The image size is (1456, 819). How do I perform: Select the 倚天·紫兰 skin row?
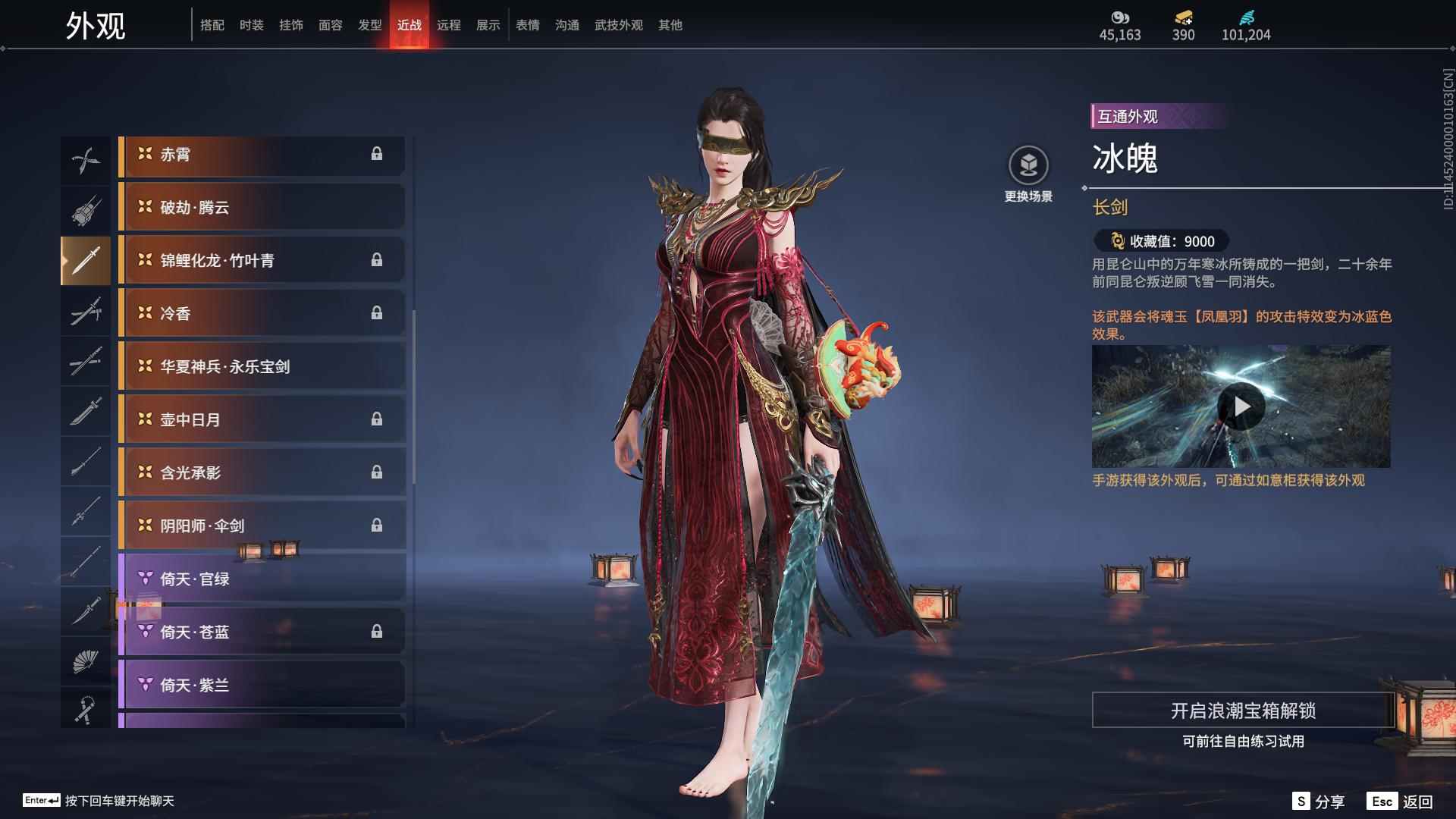point(262,686)
